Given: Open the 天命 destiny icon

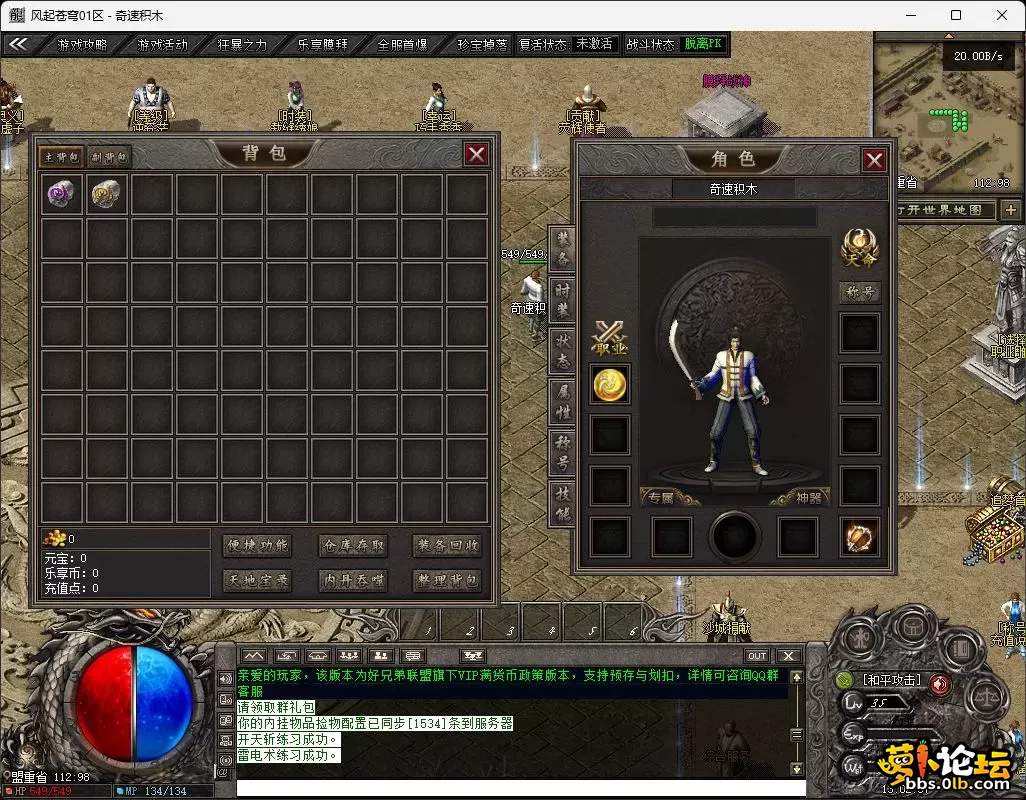Looking at the screenshot, I should (x=859, y=247).
